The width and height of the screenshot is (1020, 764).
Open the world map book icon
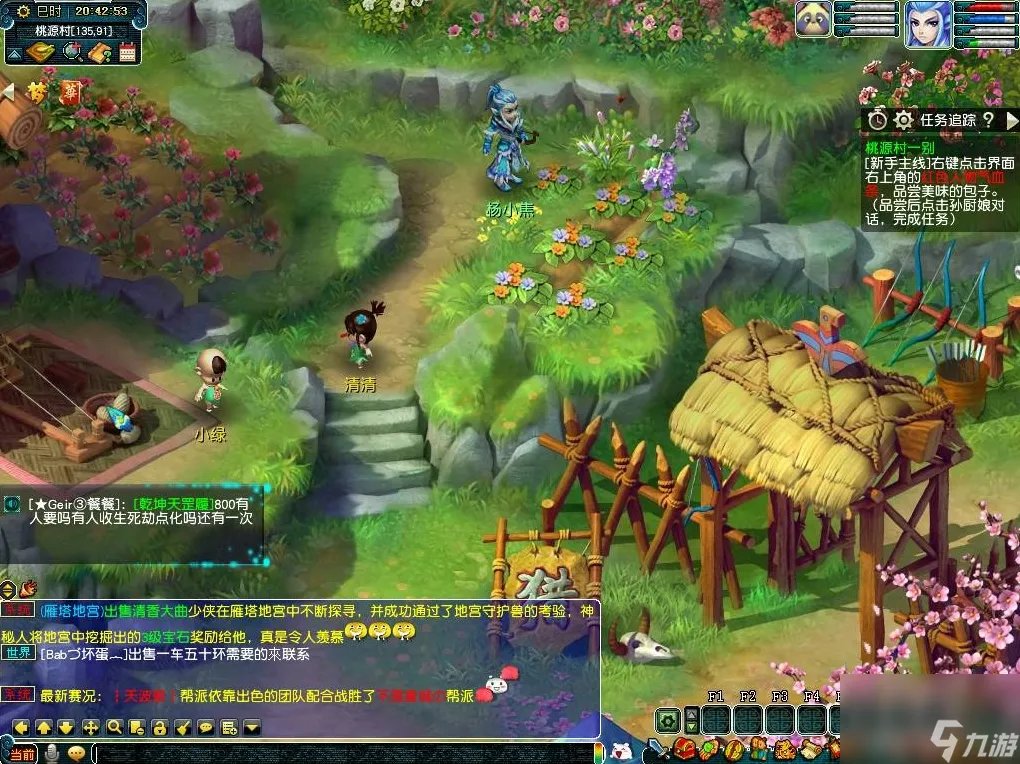40,52
